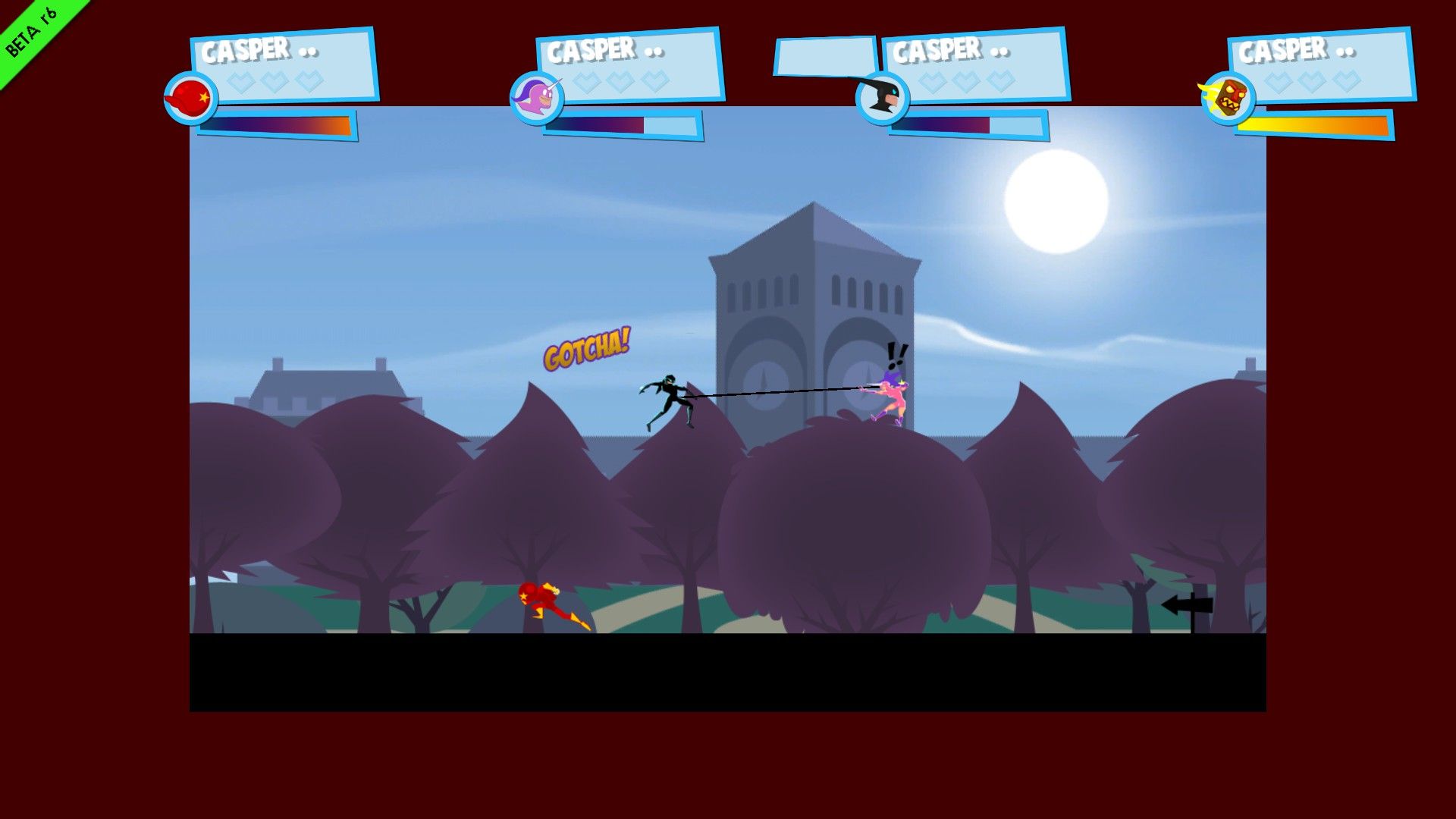Image resolution: width=1456 pixels, height=819 pixels.
Task: Click the purple unicorn character portrait icon
Action: (x=538, y=99)
